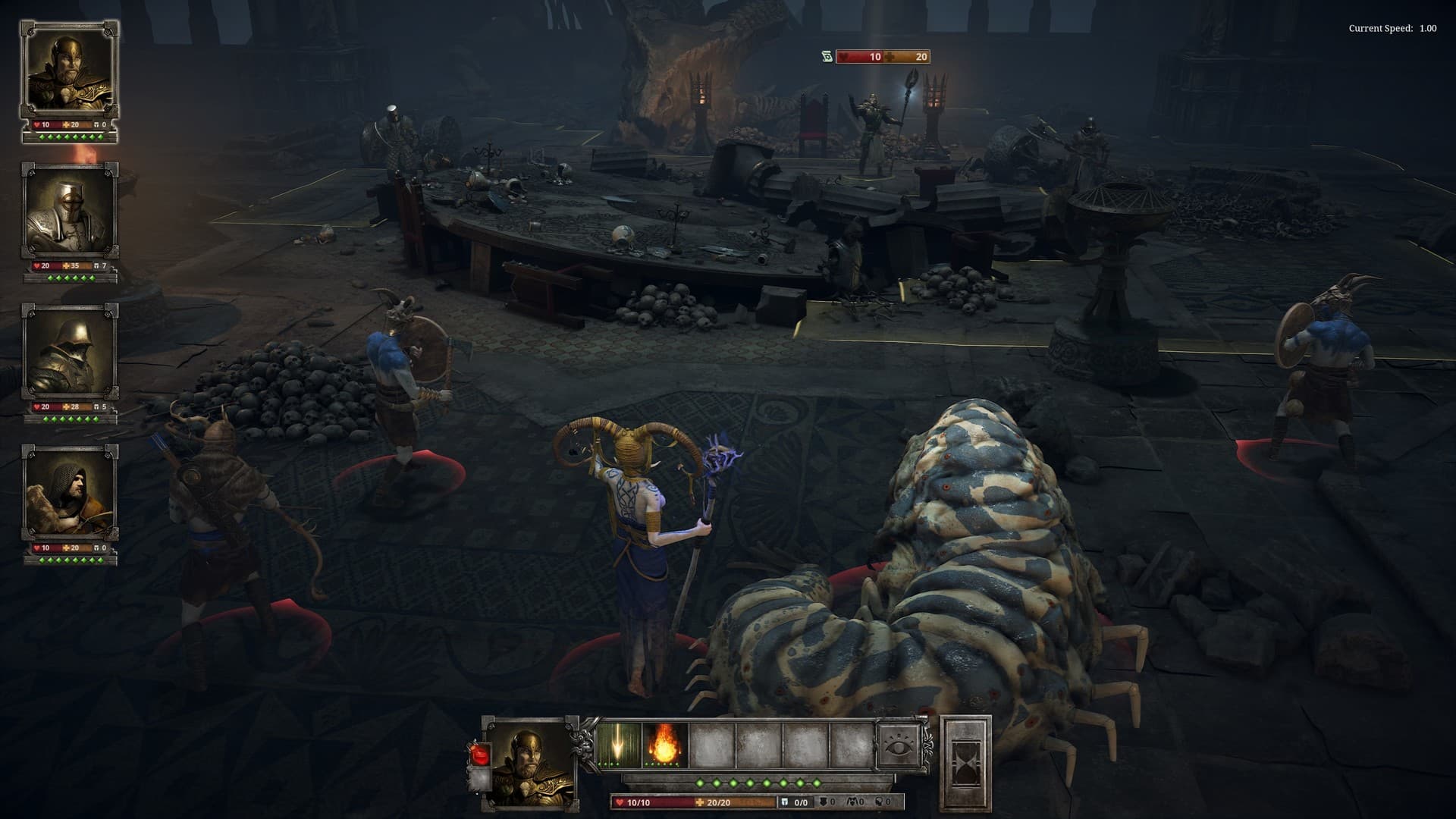
Task: Click the Current Speed indicator
Action: [1388, 30]
